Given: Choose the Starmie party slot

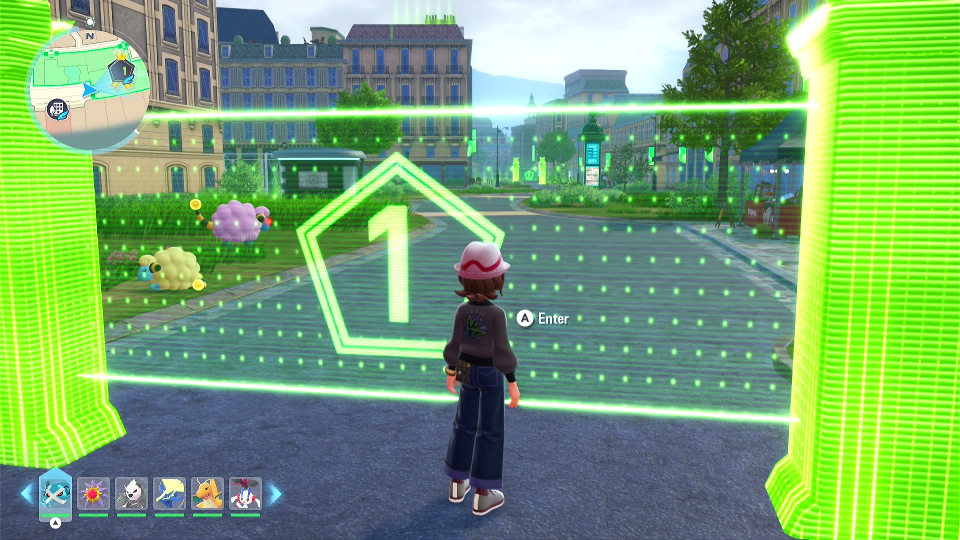Looking at the screenshot, I should pos(93,493).
